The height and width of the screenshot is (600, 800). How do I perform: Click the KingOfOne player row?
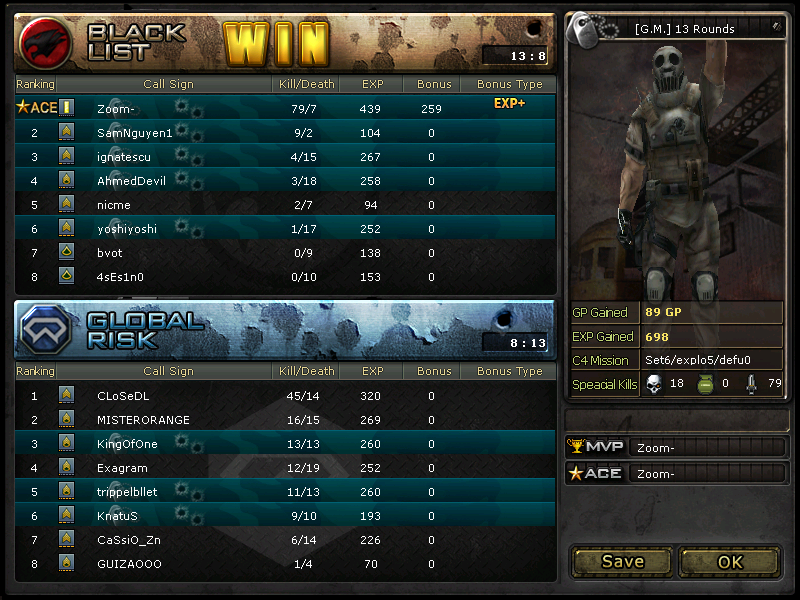coord(127,443)
